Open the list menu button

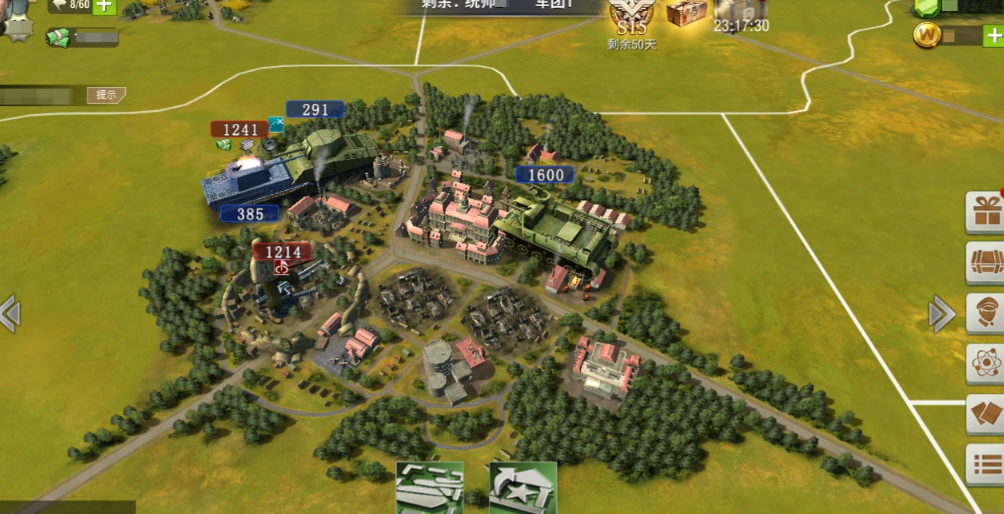pos(985,465)
